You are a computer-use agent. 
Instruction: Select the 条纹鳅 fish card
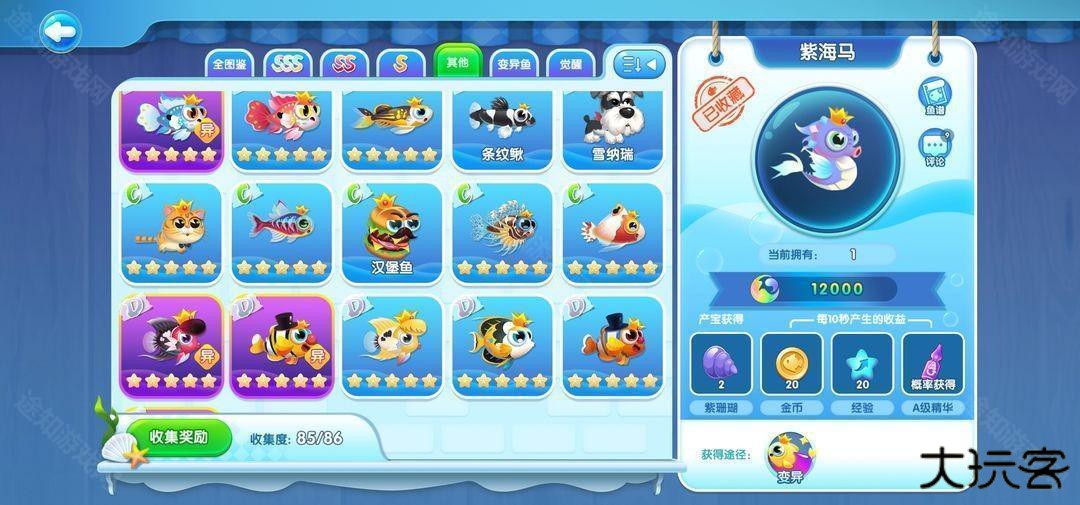point(502,130)
